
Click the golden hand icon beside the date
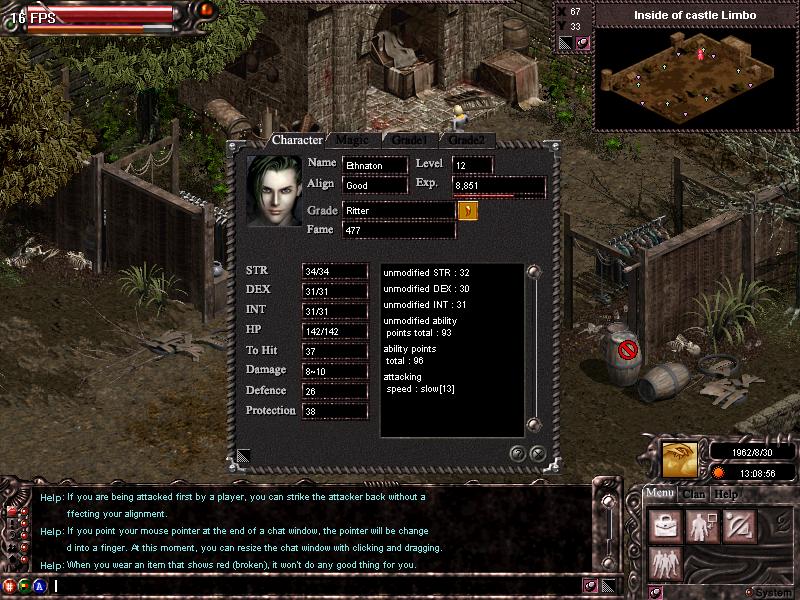680,459
